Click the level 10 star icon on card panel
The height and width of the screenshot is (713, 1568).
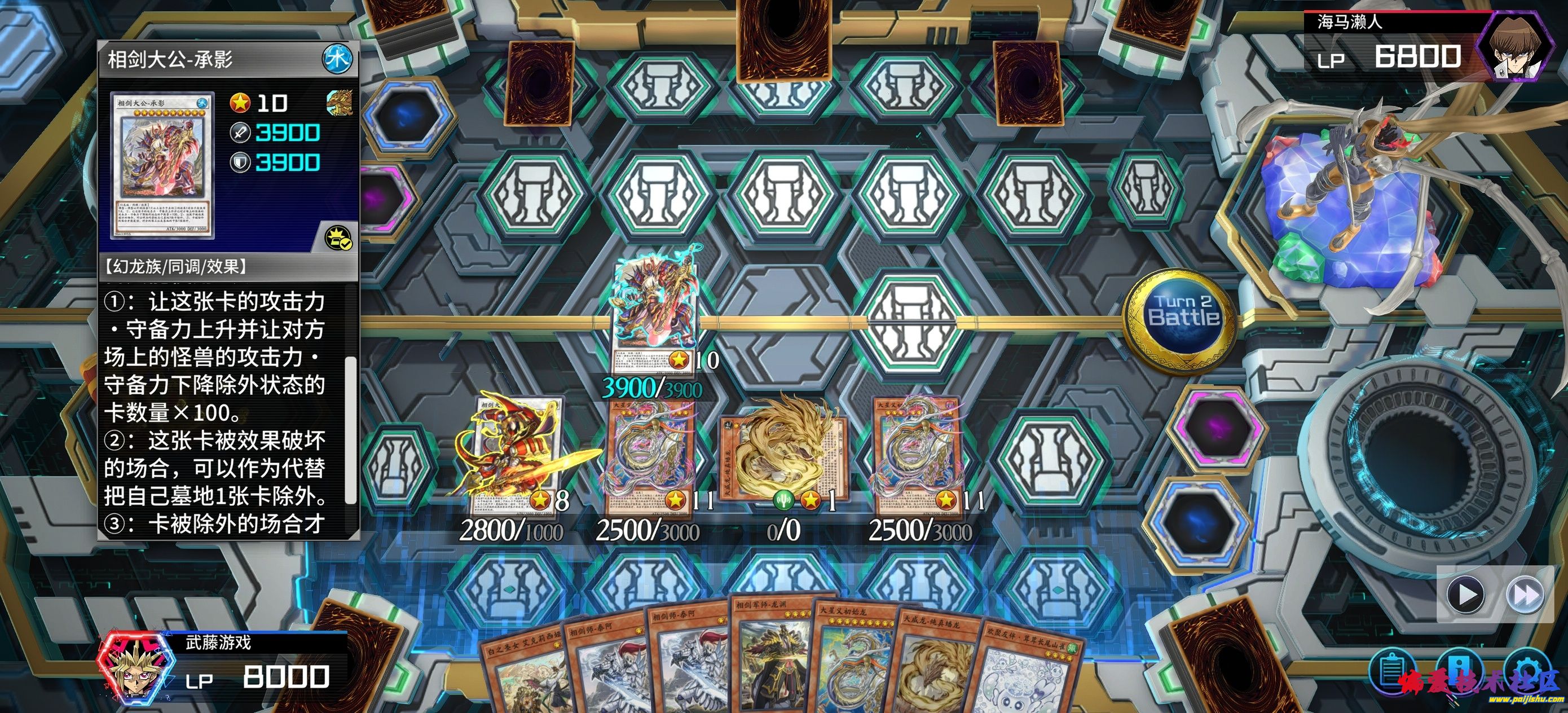241,103
